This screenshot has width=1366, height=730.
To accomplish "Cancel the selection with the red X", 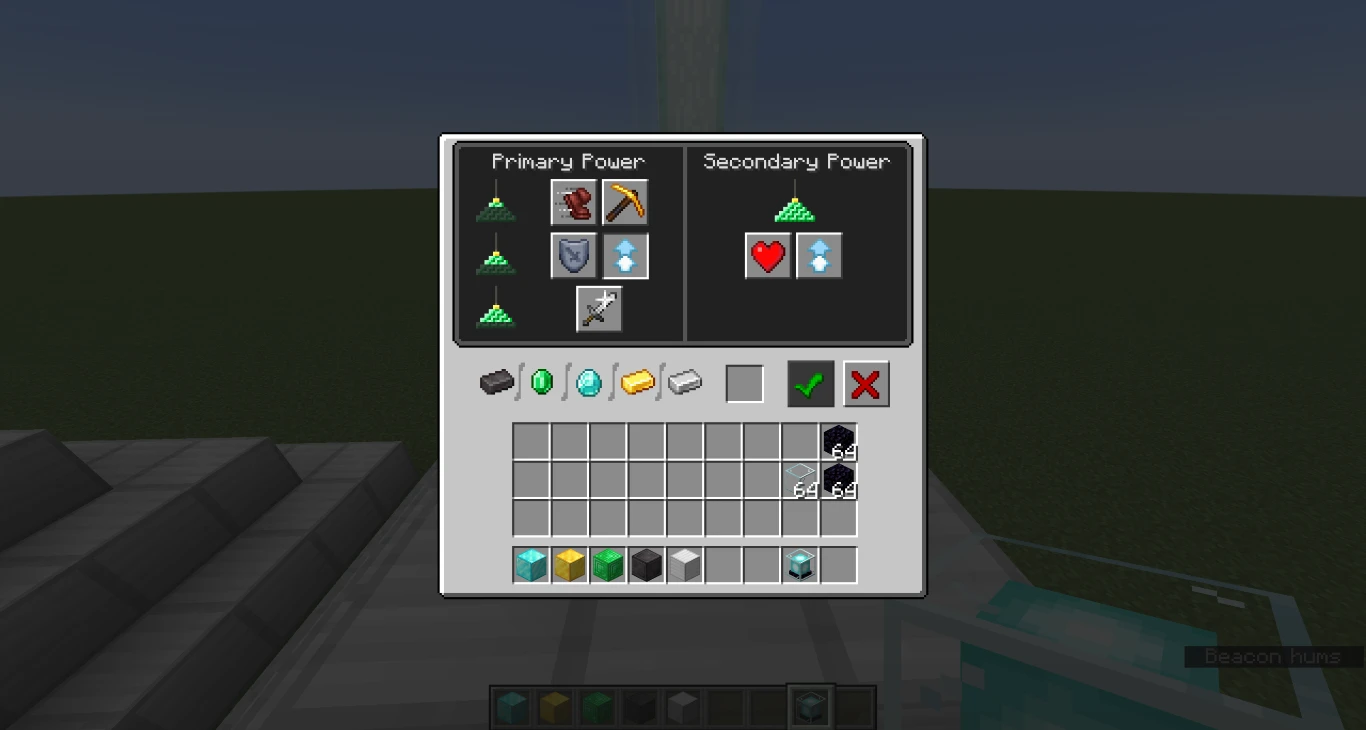I will 866,383.
